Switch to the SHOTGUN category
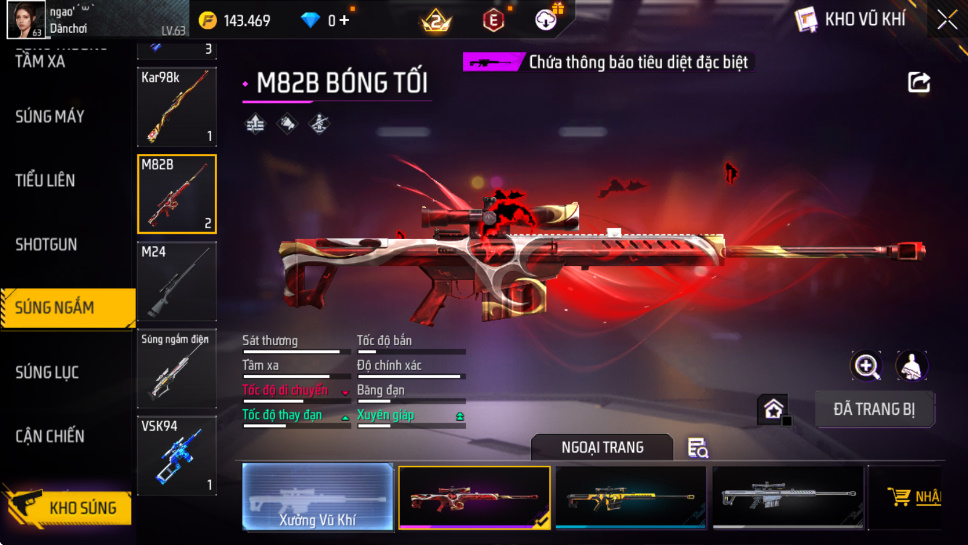 [46, 245]
